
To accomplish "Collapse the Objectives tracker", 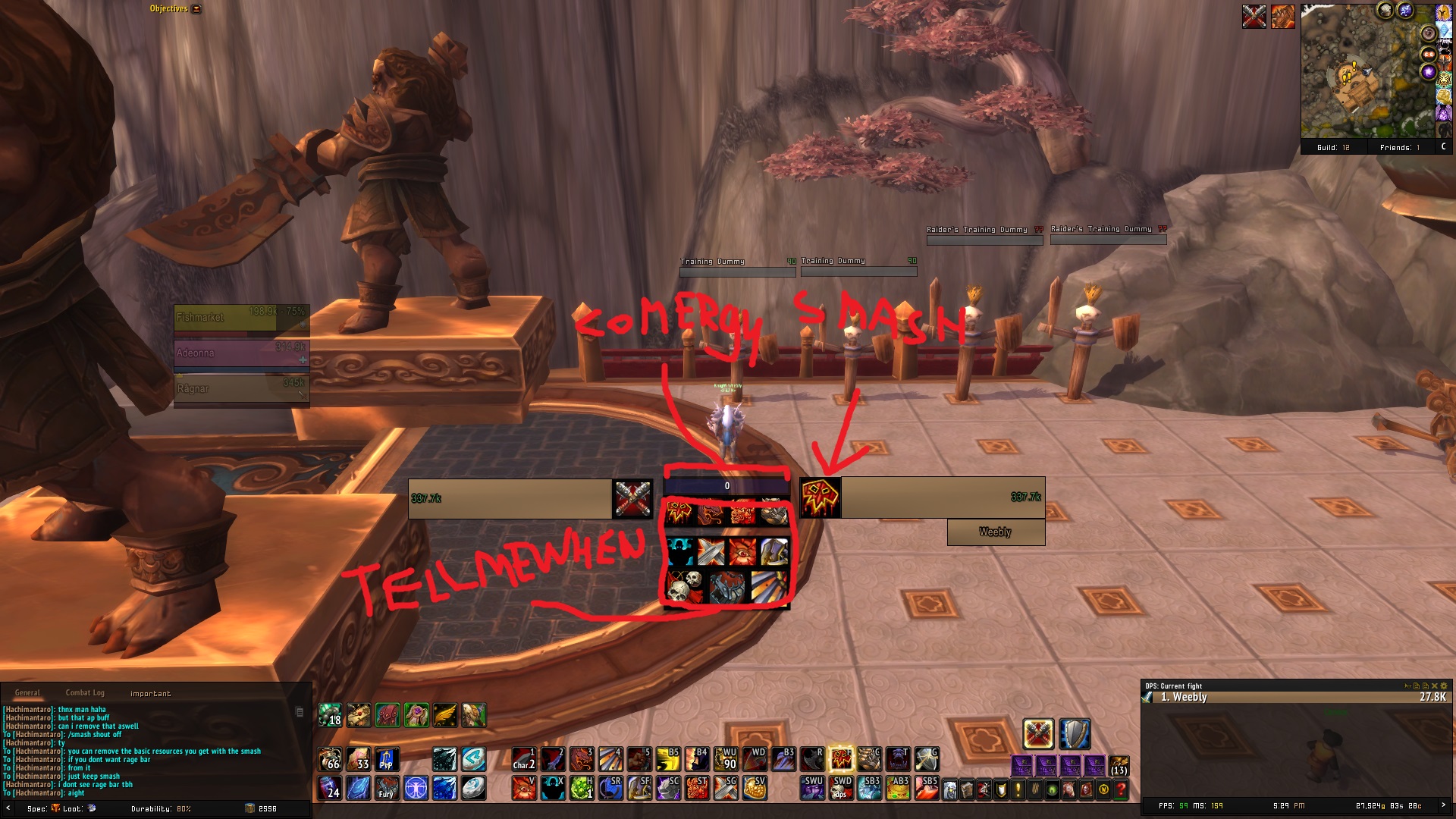I will click(x=196, y=9).
